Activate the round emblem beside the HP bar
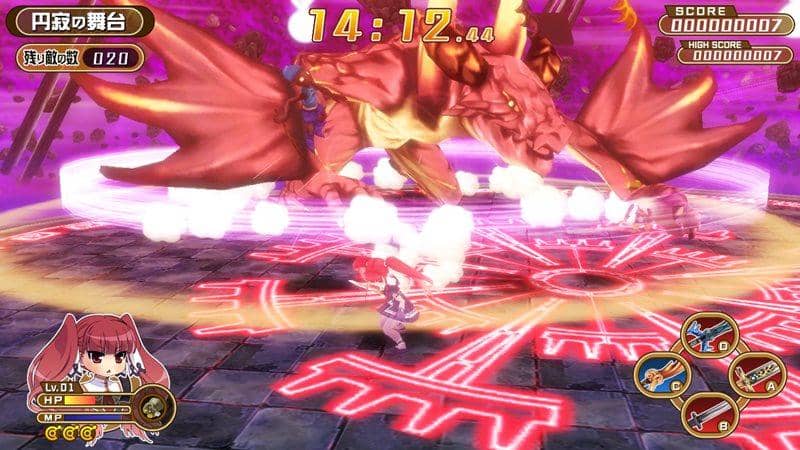The width and height of the screenshot is (800, 450). [x=152, y=406]
